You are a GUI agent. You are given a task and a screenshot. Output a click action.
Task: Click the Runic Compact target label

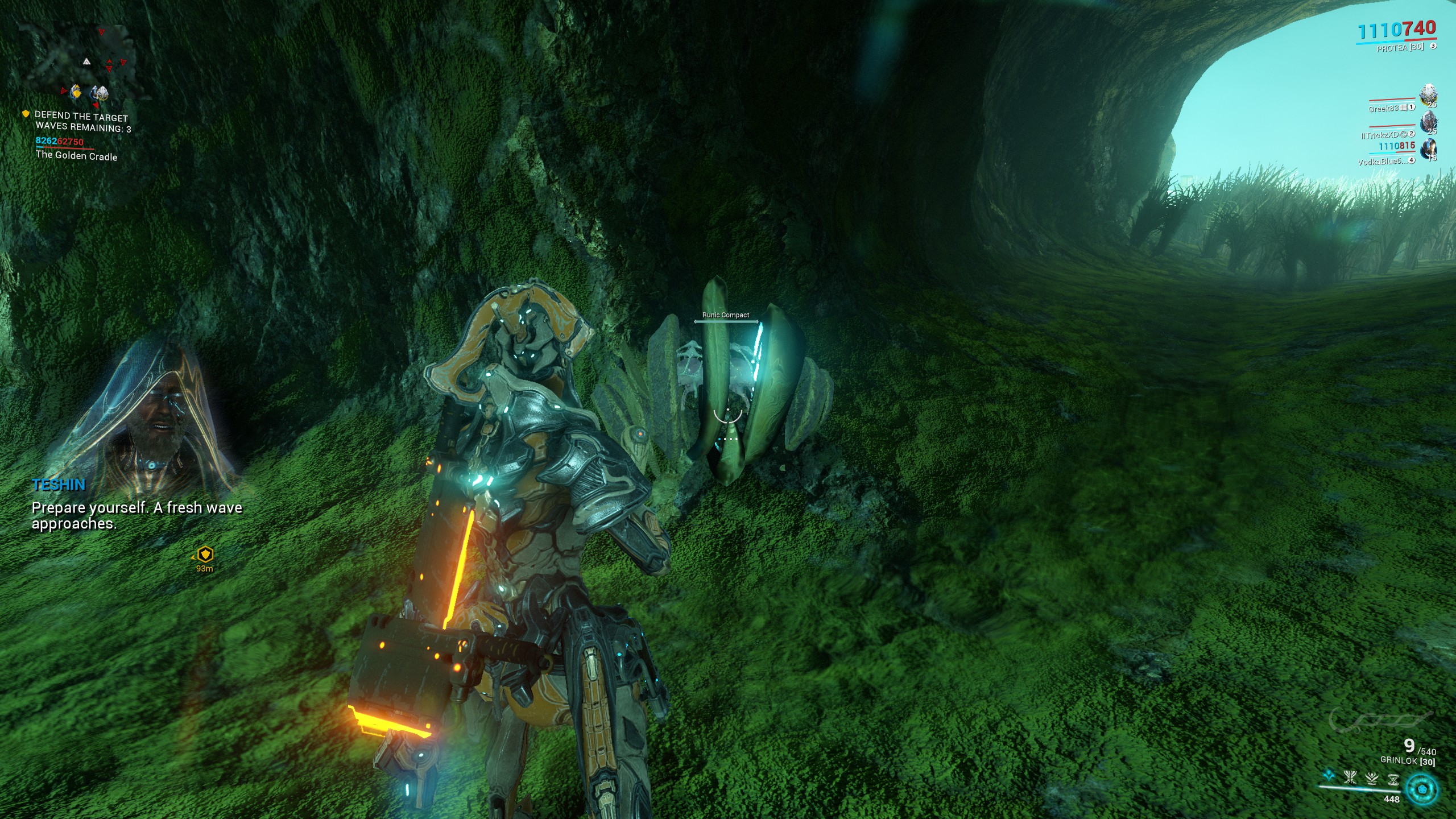pos(725,315)
